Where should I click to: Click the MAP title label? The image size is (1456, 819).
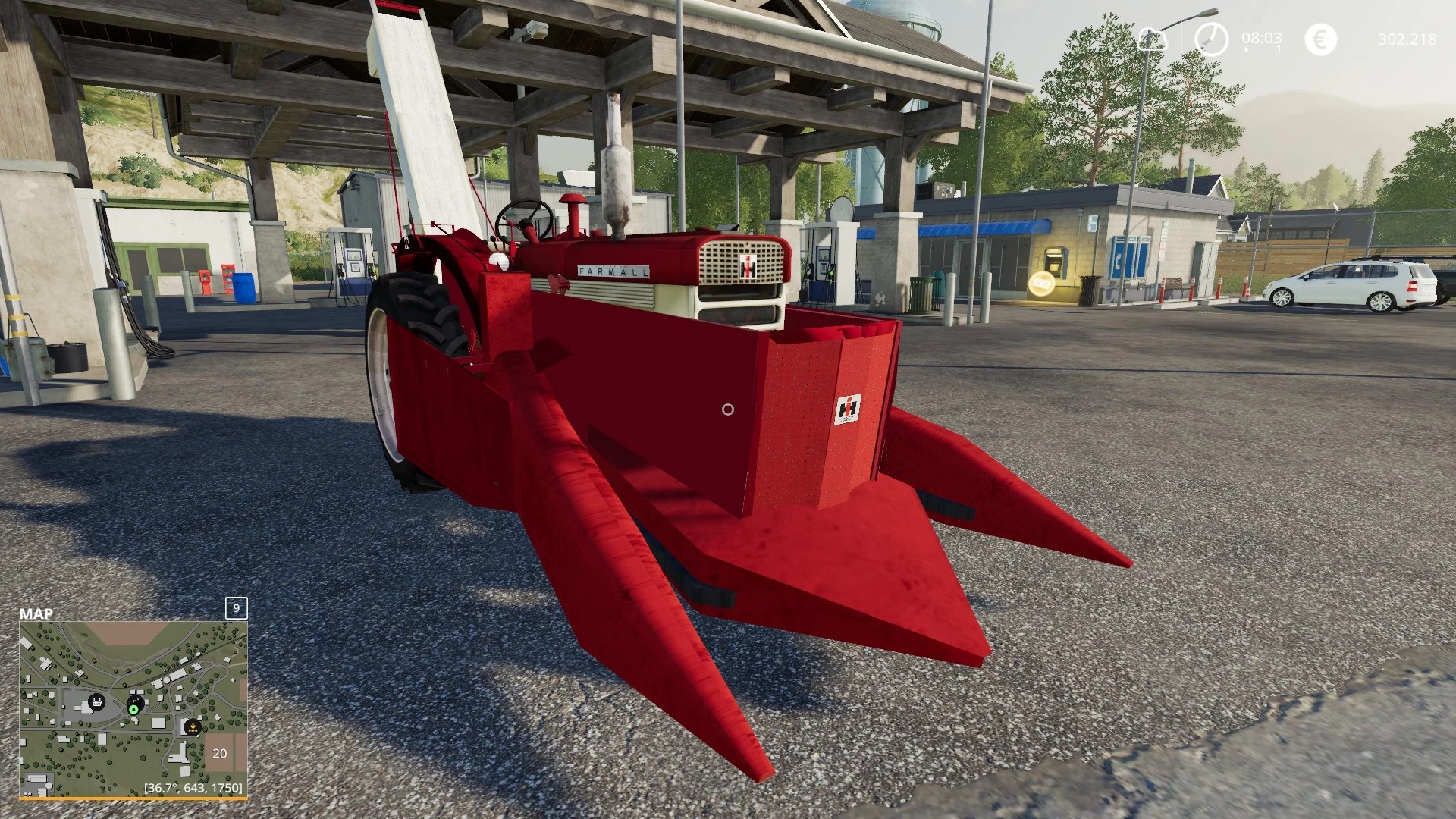[x=36, y=613]
